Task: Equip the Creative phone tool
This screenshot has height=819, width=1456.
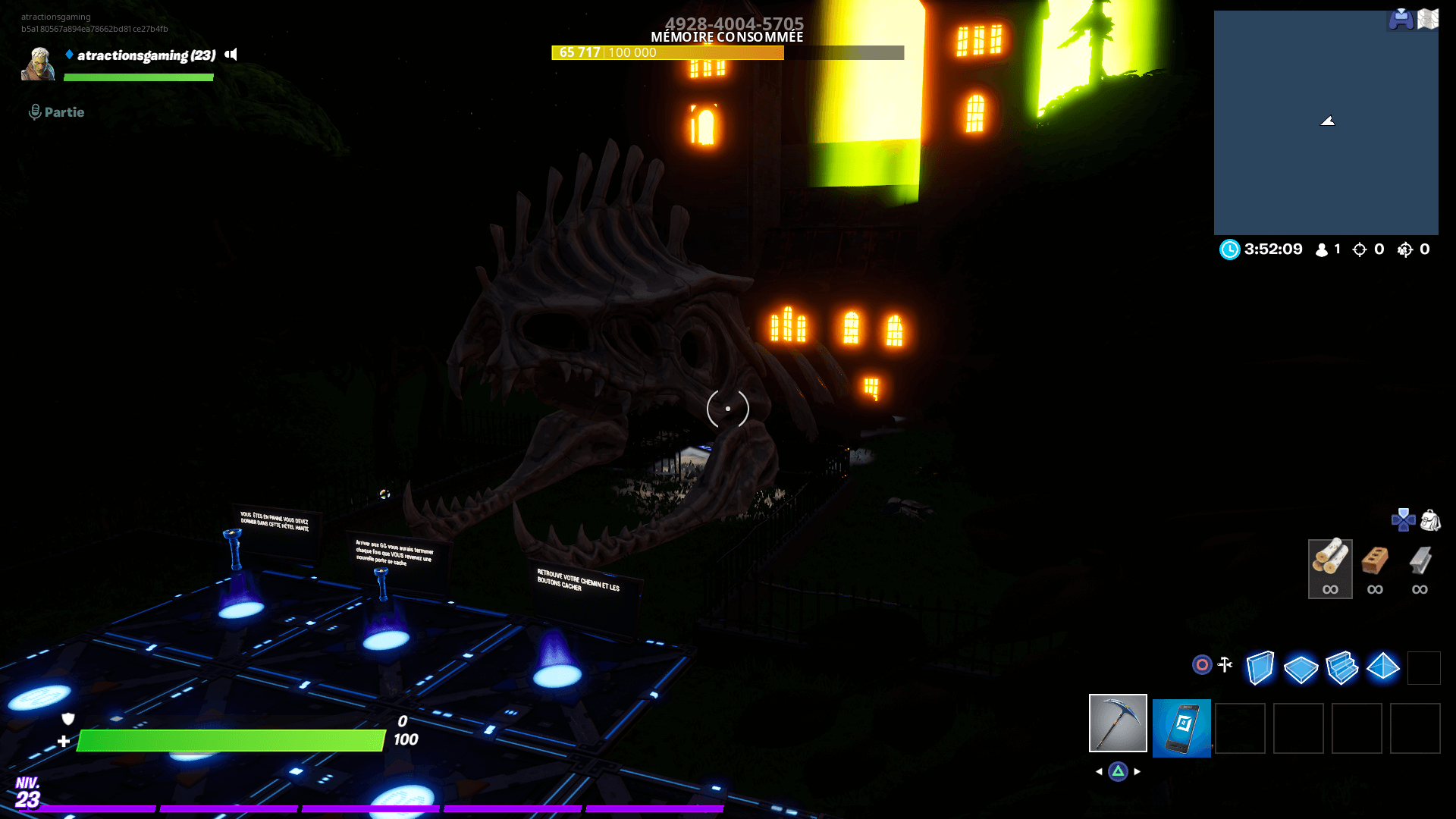Action: pos(1181,728)
